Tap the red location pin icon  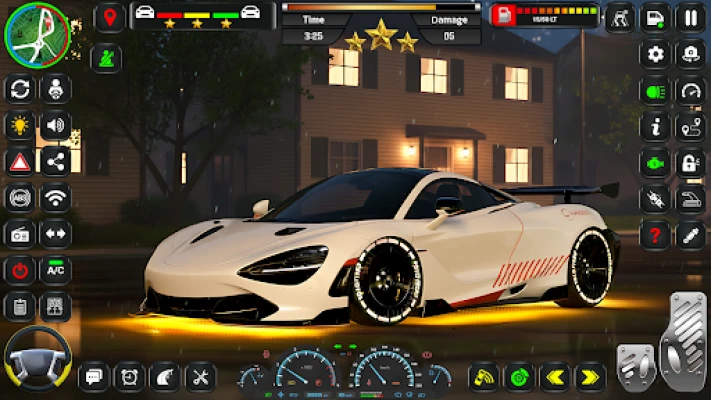(109, 17)
